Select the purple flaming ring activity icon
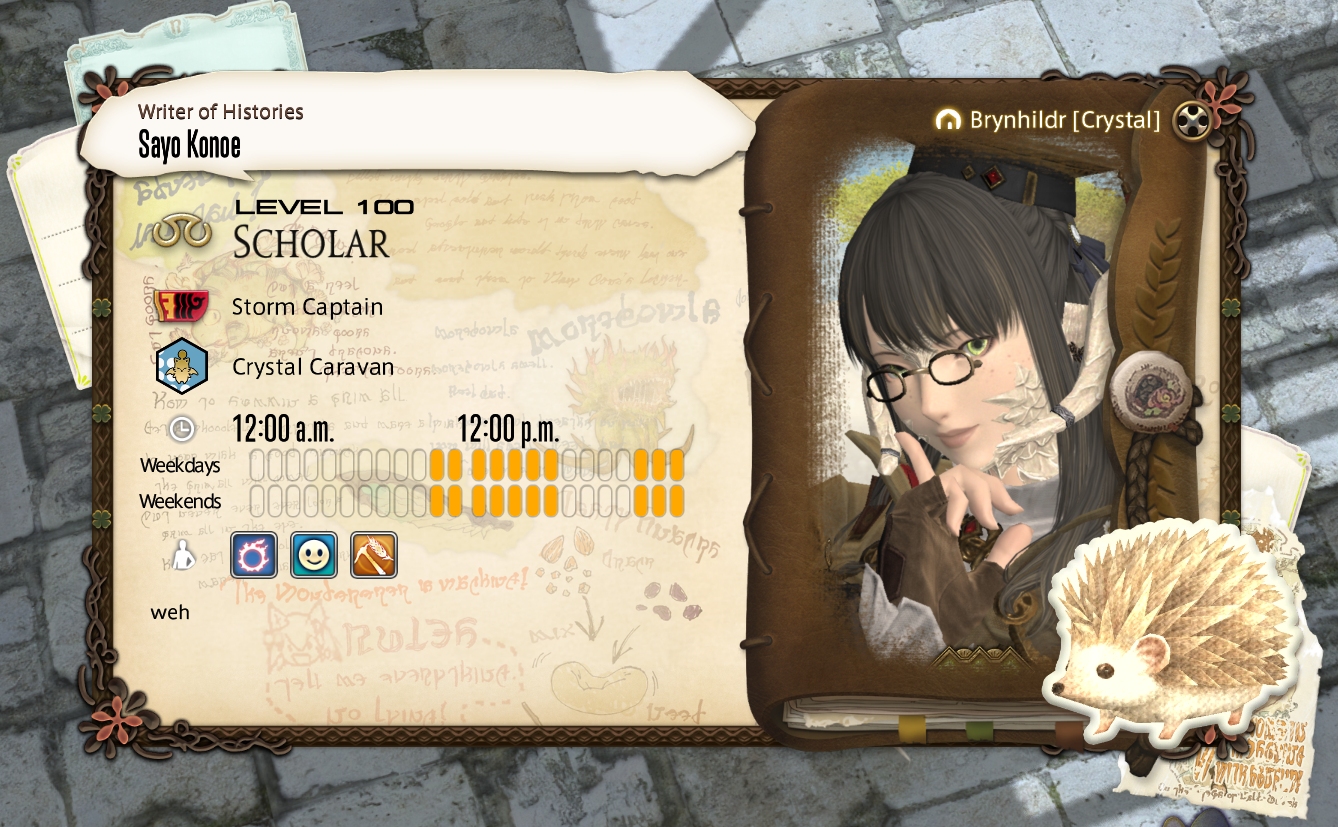Viewport: 1338px width, 827px height. (254, 555)
